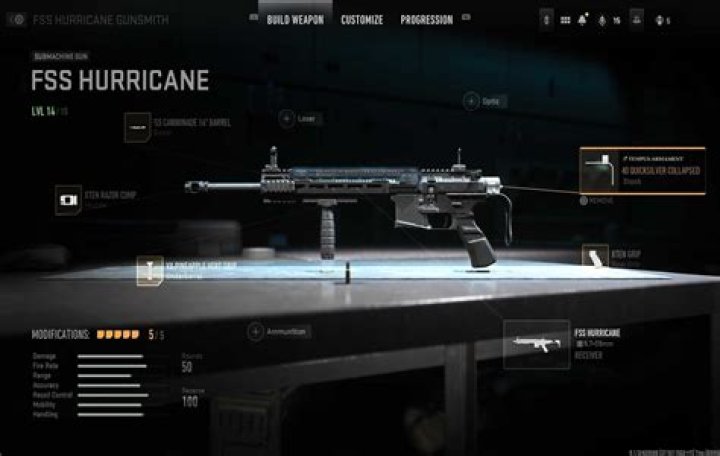Image resolution: width=720 pixels, height=456 pixels.
Task: Open the grid menu icon in the top bar
Action: tap(565, 19)
